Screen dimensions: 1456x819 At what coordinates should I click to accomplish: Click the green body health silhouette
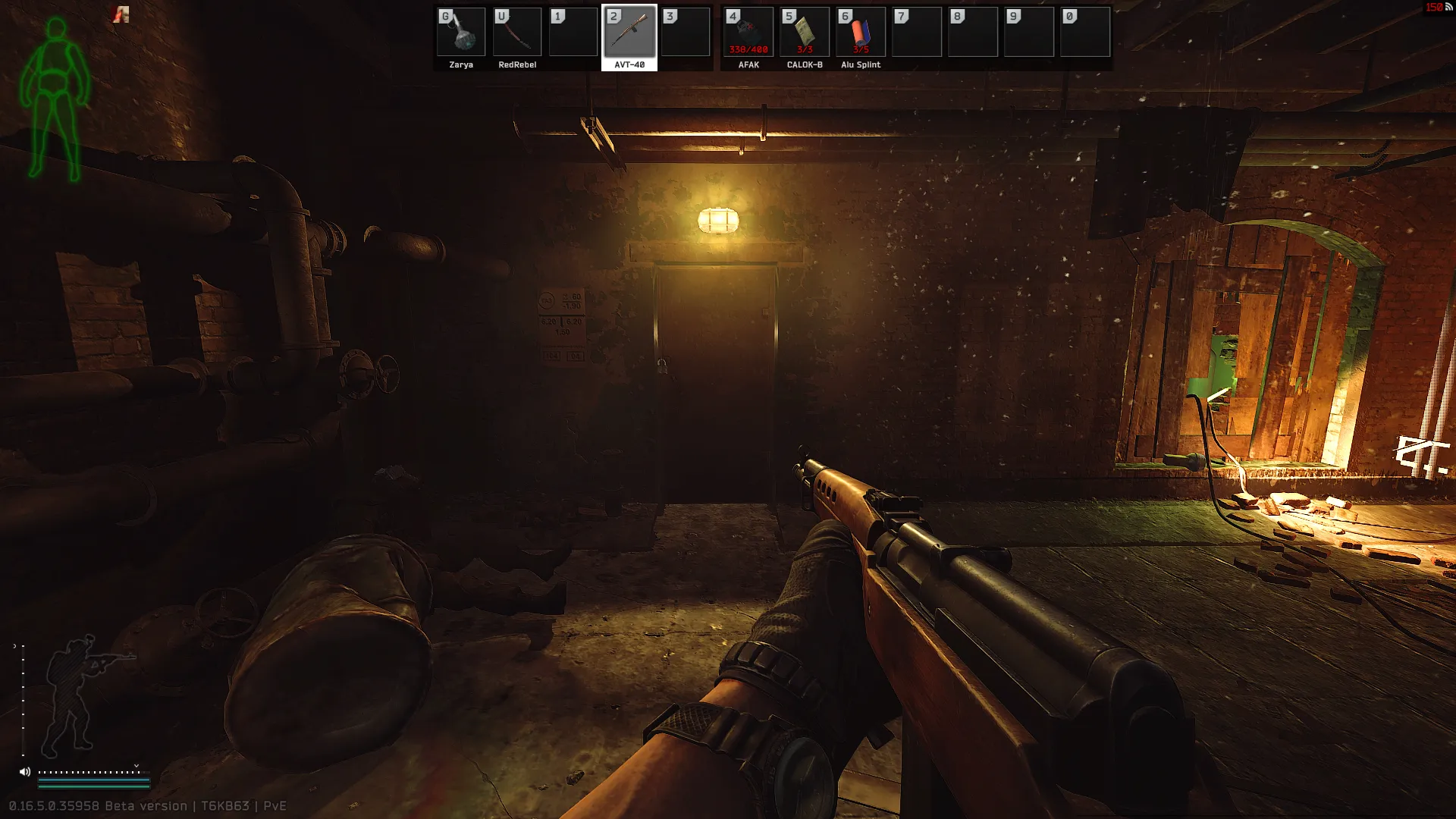(x=55, y=99)
